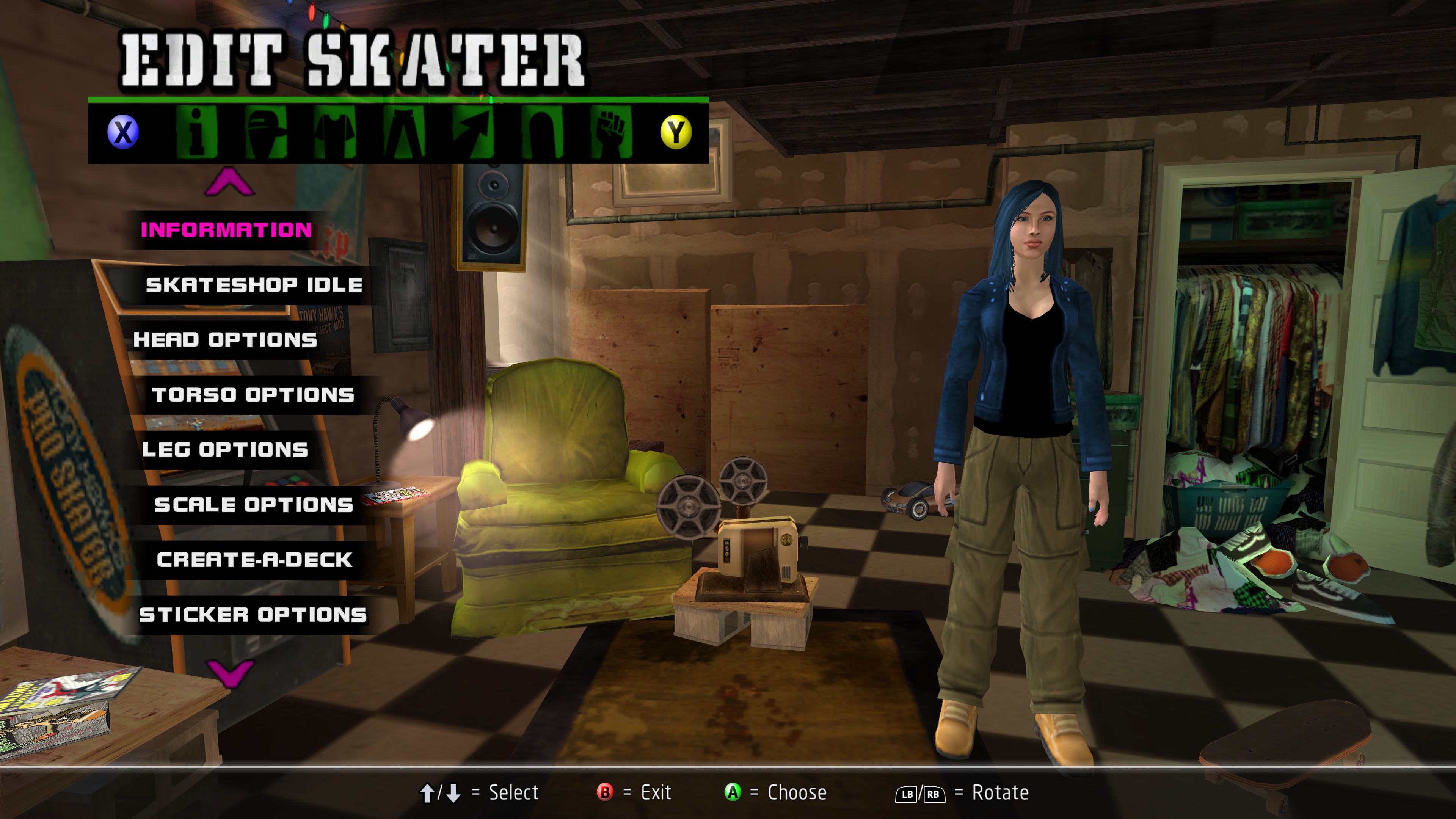Switch to the diagonal arrow scale tab
Screen dimensions: 1456x819
pyautogui.click(x=473, y=132)
